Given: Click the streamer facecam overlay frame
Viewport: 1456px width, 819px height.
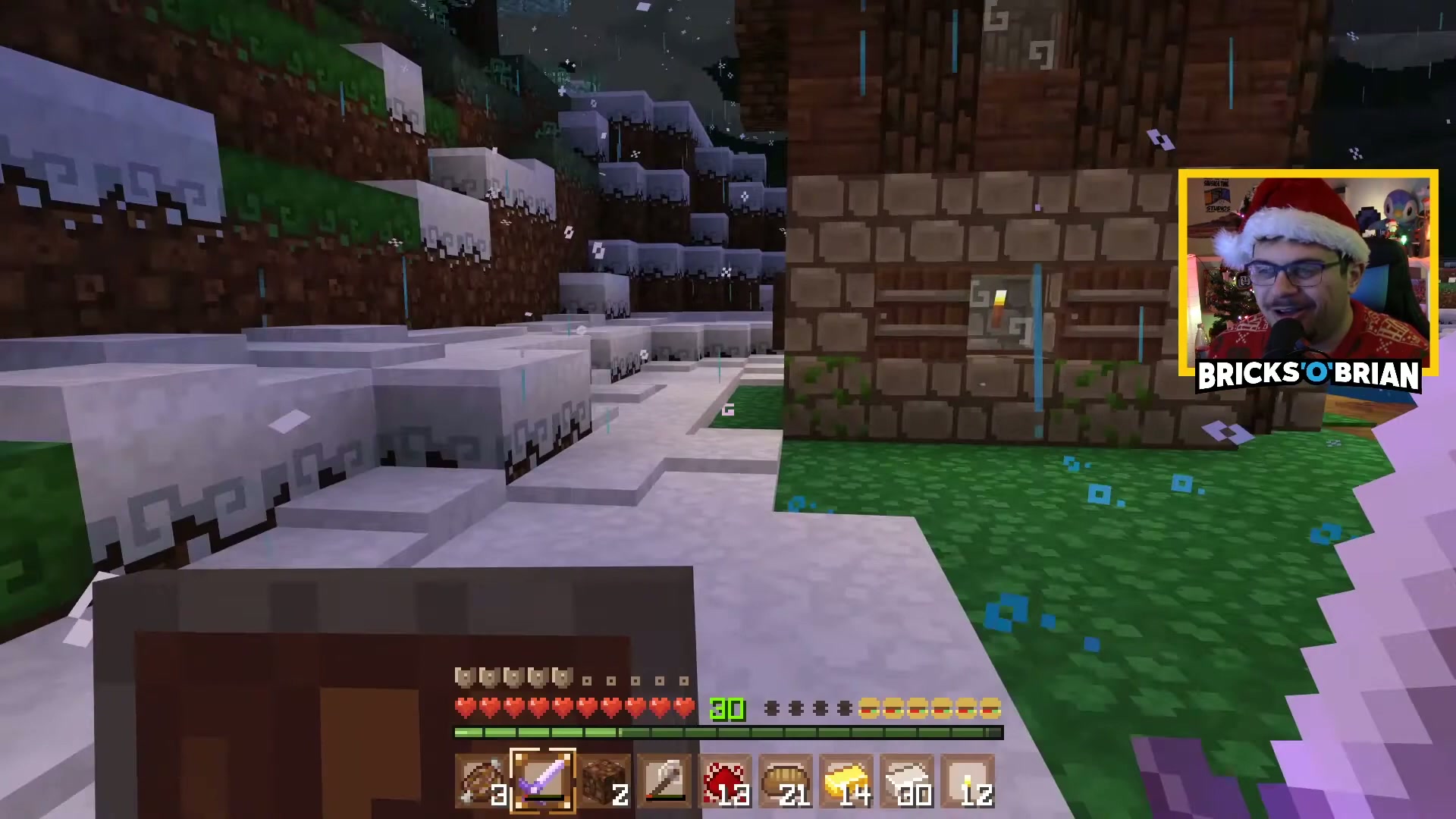Looking at the screenshot, I should coord(1308,269).
